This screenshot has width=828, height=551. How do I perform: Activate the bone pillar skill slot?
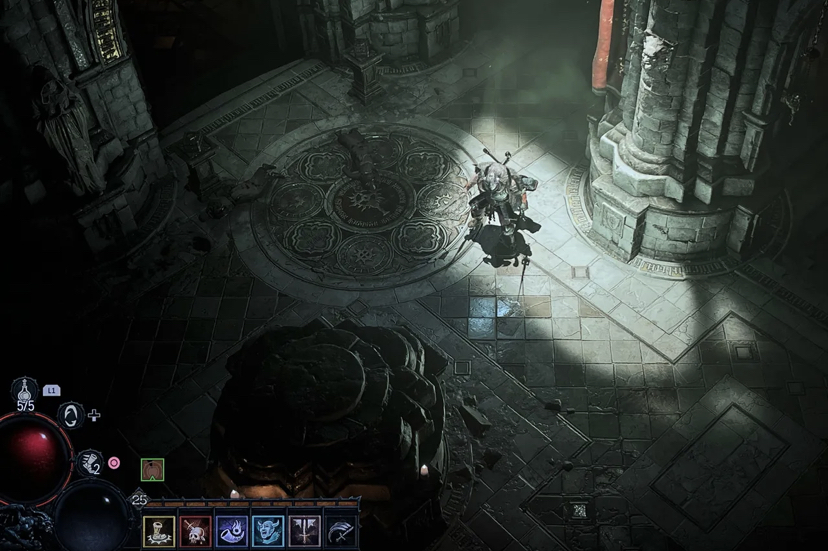pyautogui.click(x=159, y=530)
